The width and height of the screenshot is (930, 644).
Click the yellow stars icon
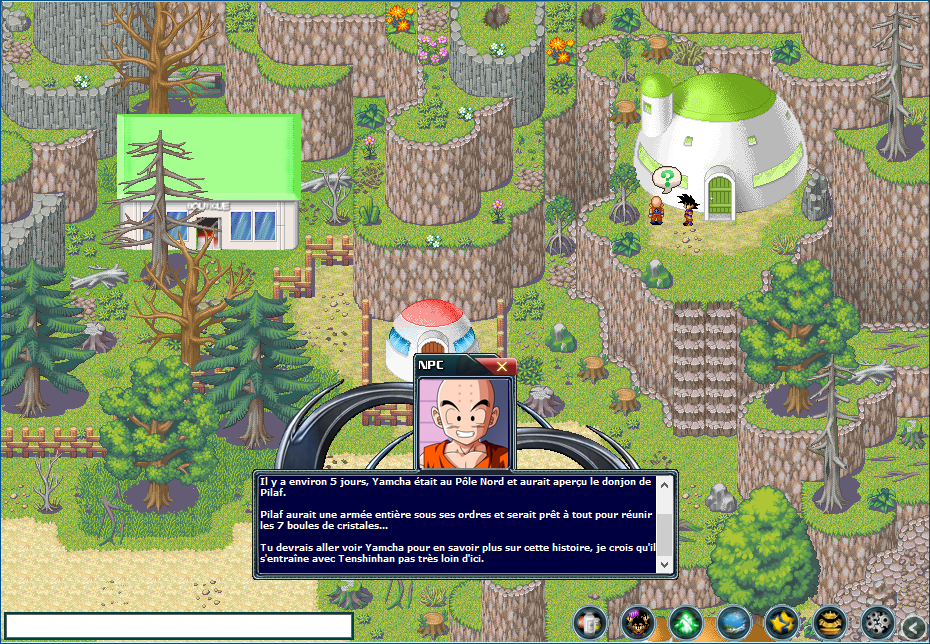780,623
